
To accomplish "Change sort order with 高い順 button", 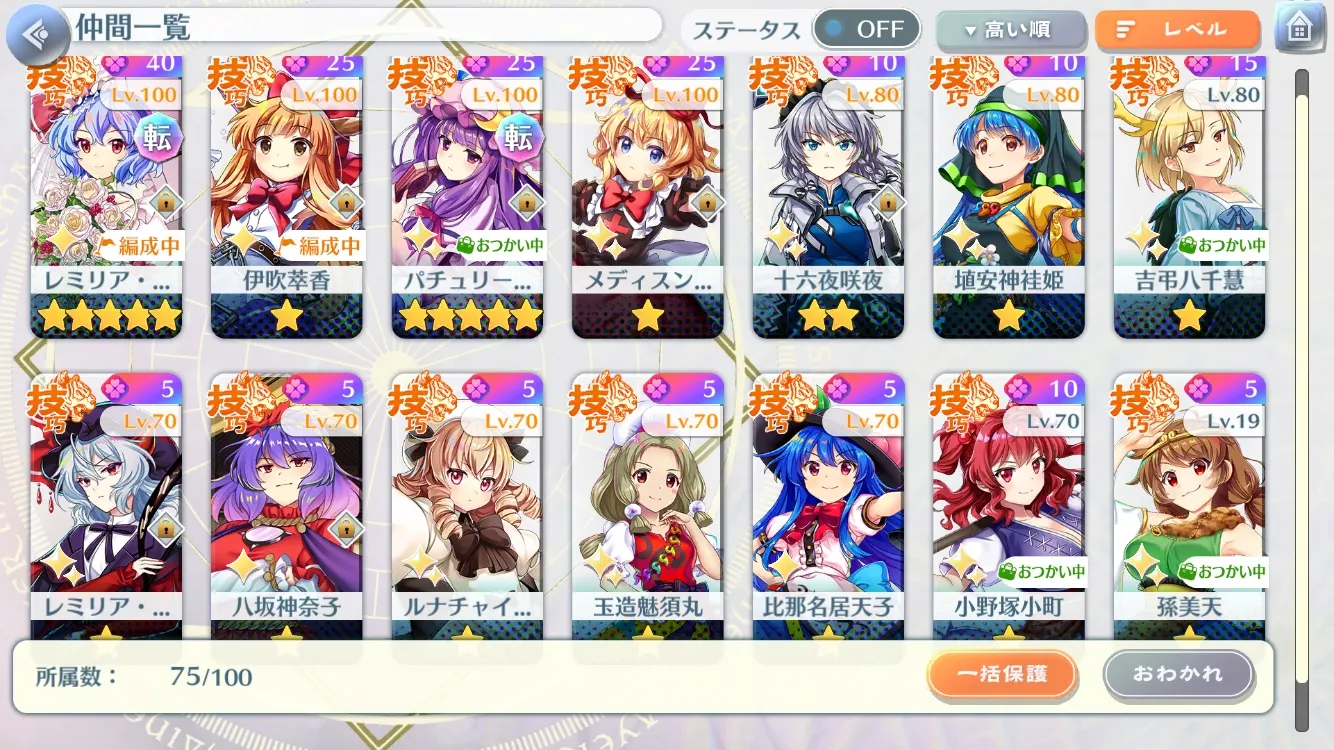I will 1010,30.
